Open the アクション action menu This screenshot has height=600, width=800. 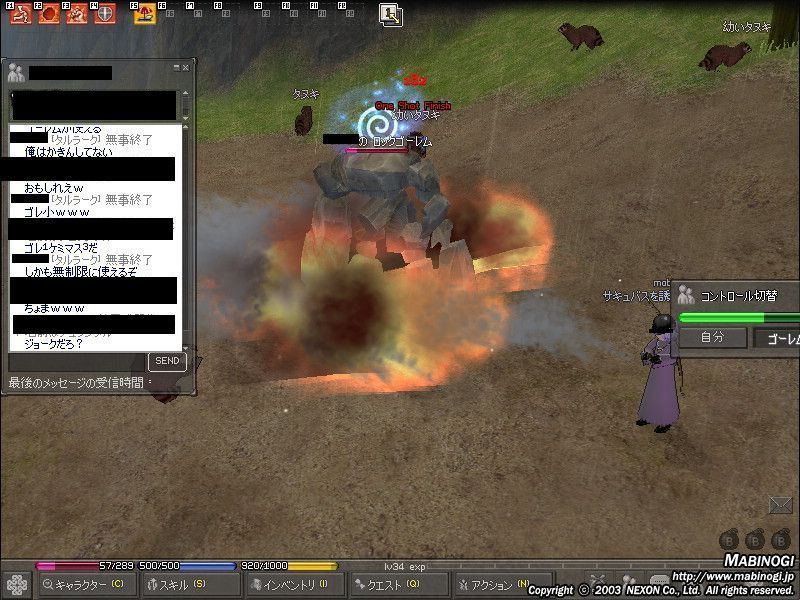click(497, 585)
